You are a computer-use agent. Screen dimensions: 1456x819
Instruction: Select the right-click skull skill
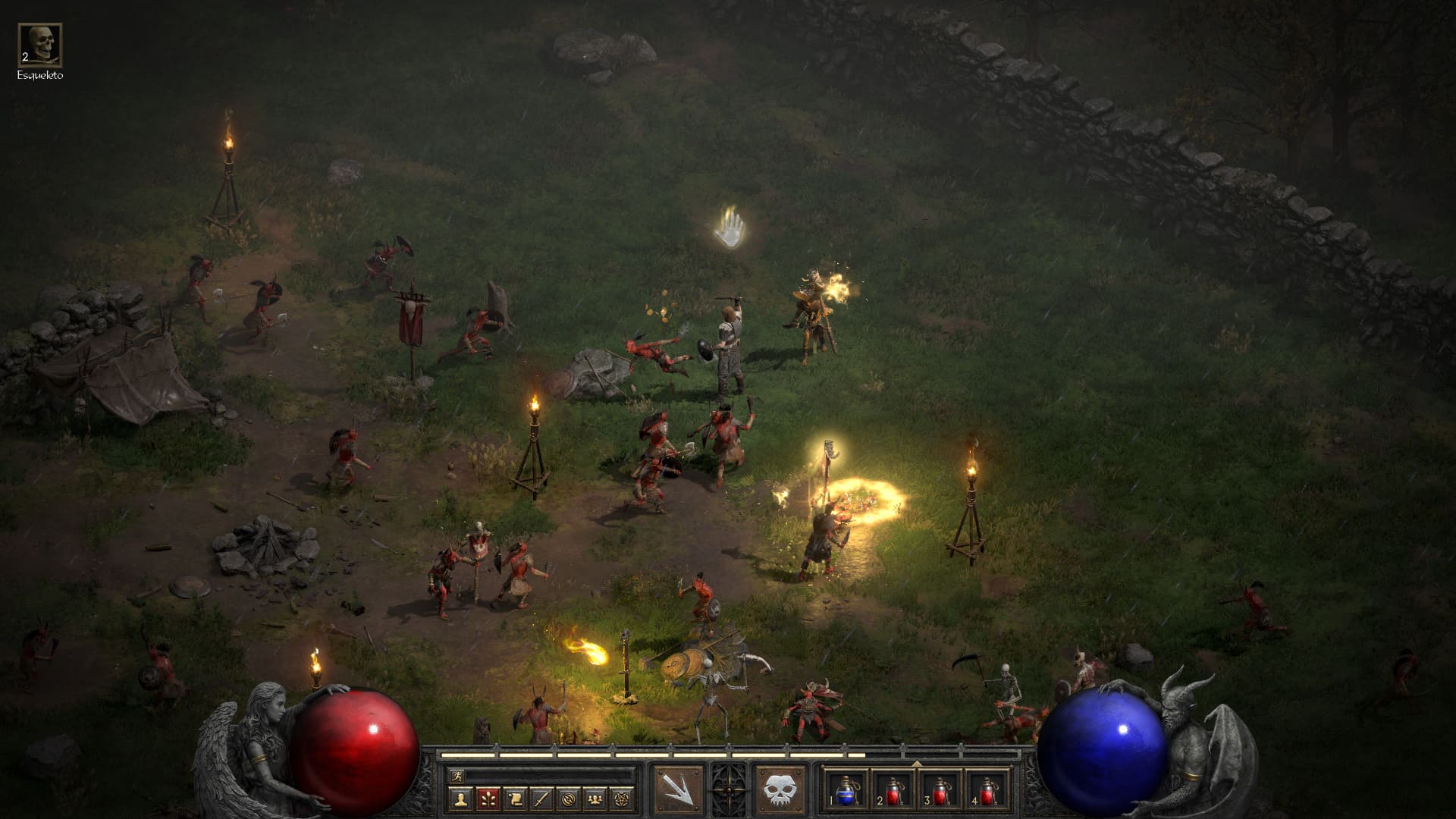click(x=780, y=789)
